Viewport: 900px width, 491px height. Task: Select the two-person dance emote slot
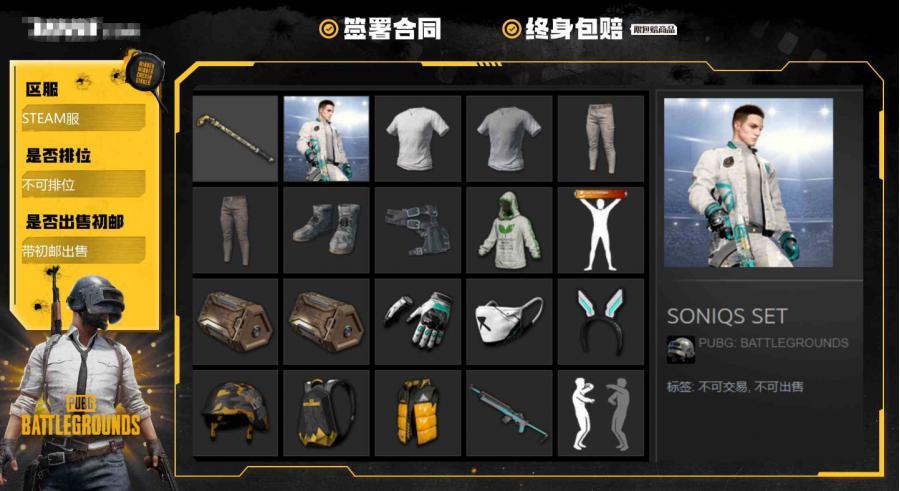click(x=600, y=412)
